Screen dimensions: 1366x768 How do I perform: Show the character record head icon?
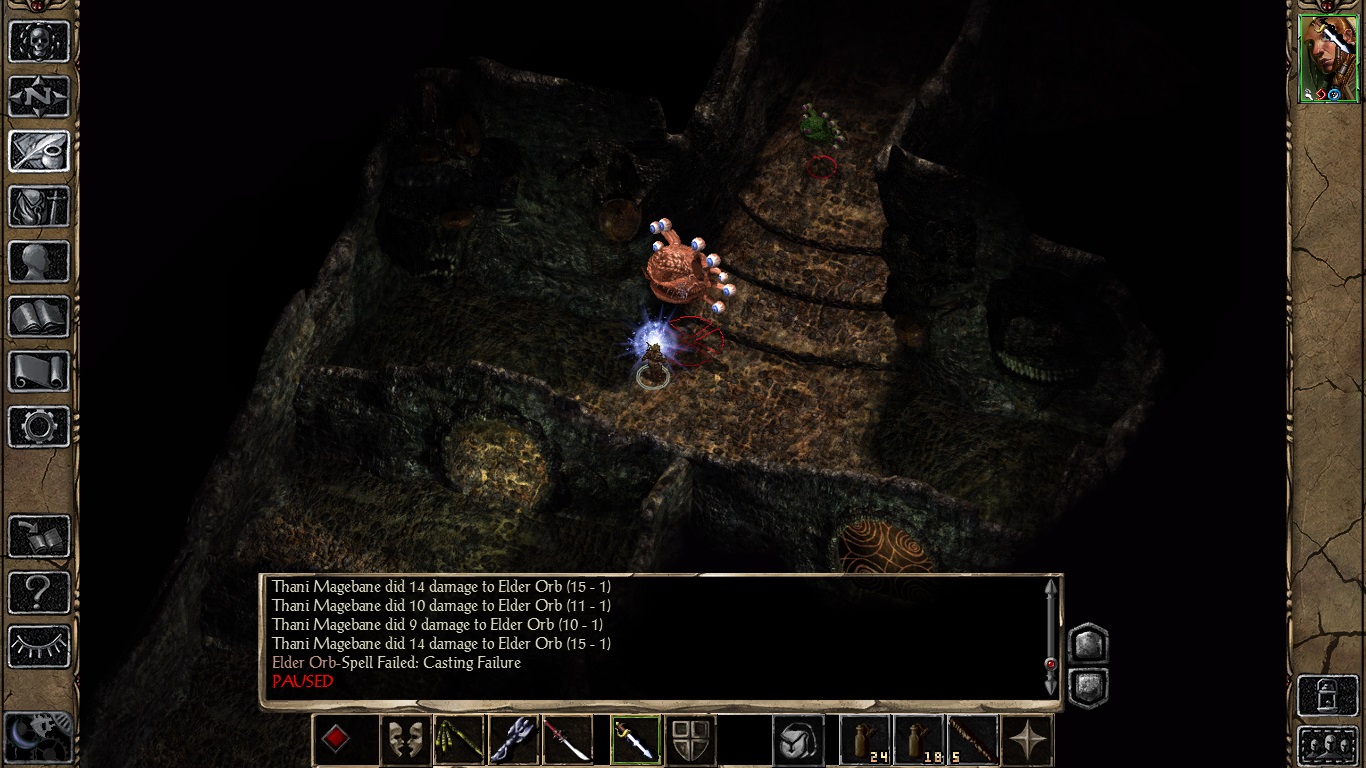point(39,261)
